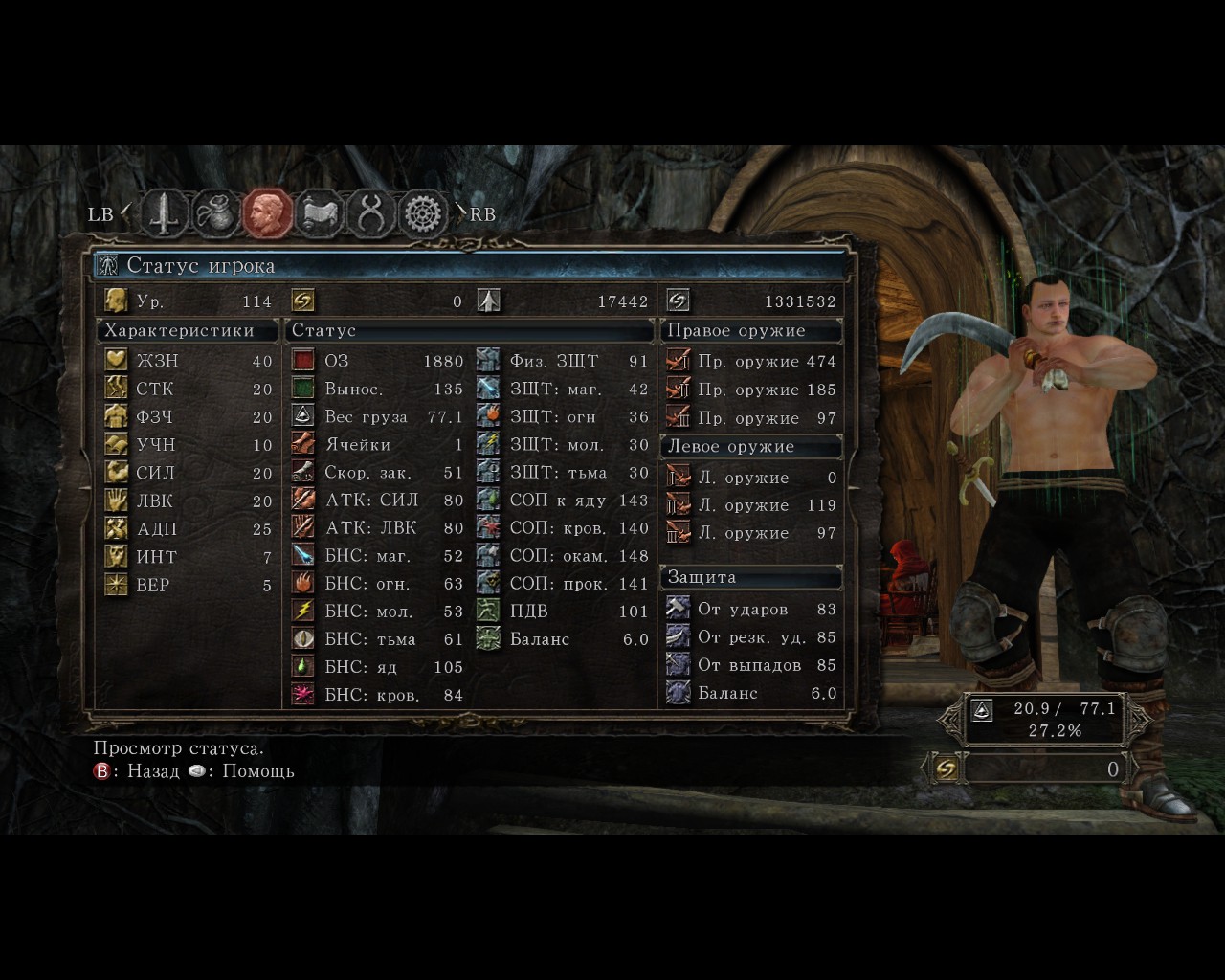
Task: Highlight the Вес груза stat
Action: (x=377, y=416)
